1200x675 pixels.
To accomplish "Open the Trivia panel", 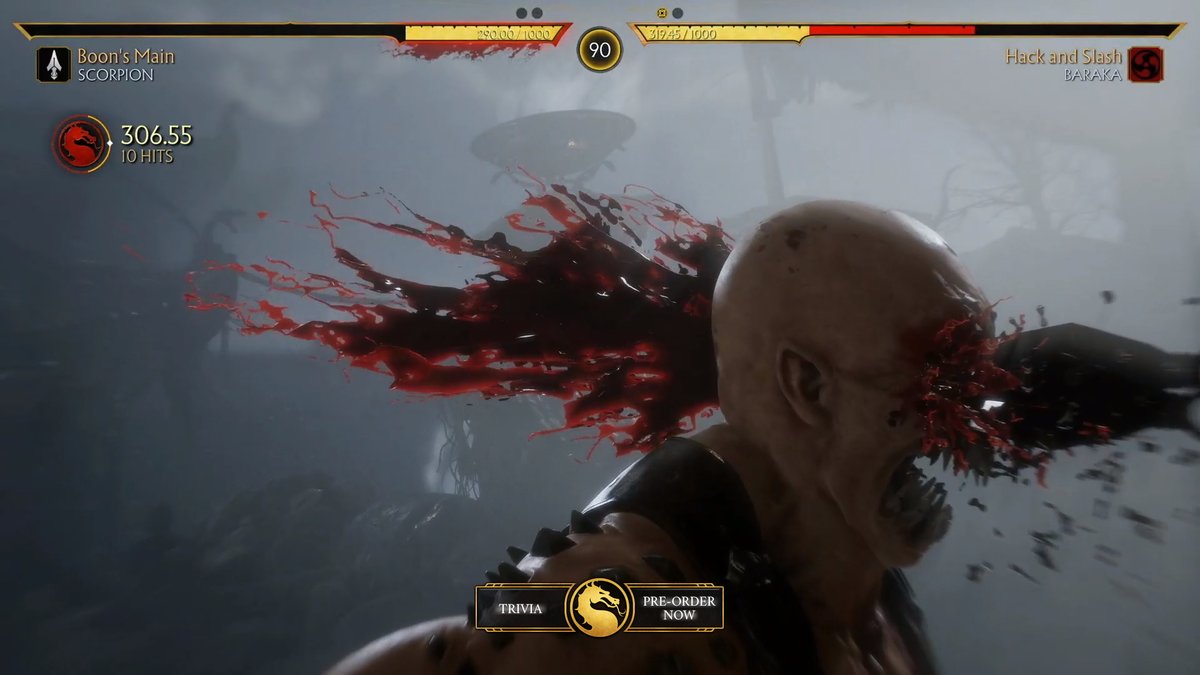I will tap(521, 607).
